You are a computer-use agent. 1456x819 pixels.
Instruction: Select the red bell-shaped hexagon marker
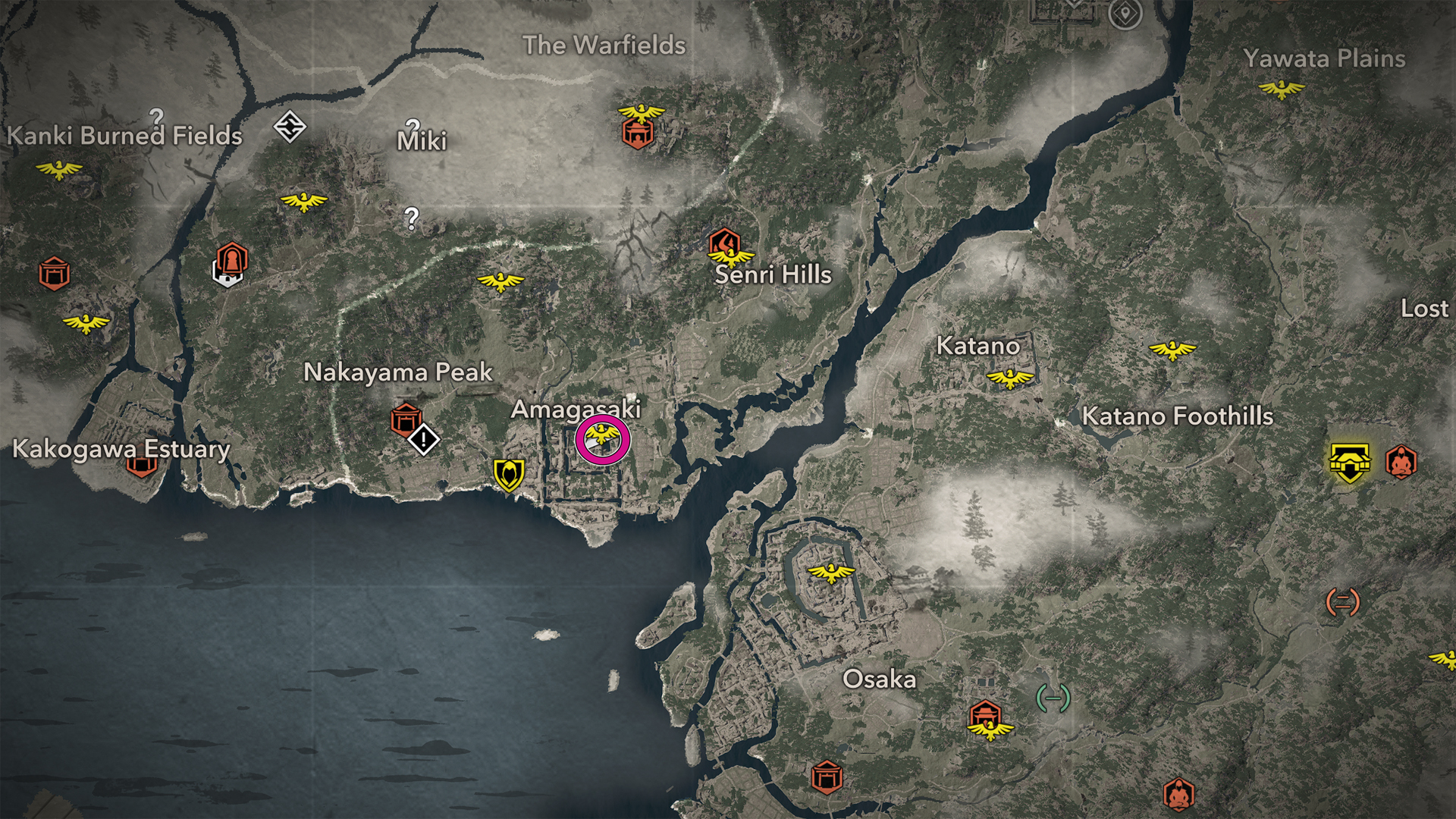click(232, 260)
